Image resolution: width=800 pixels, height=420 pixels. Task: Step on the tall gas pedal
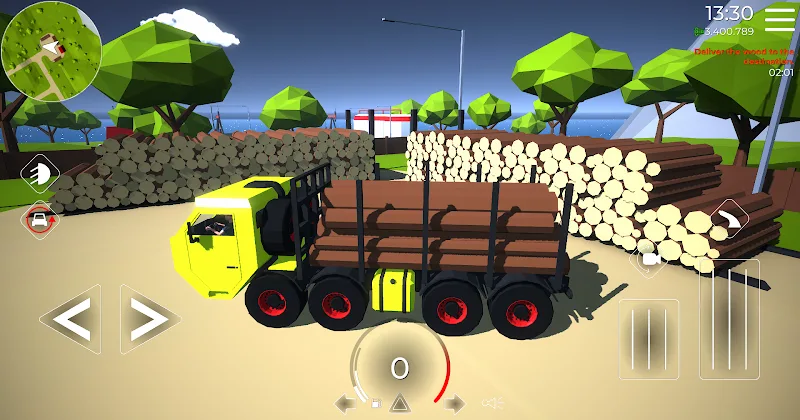coord(728,319)
